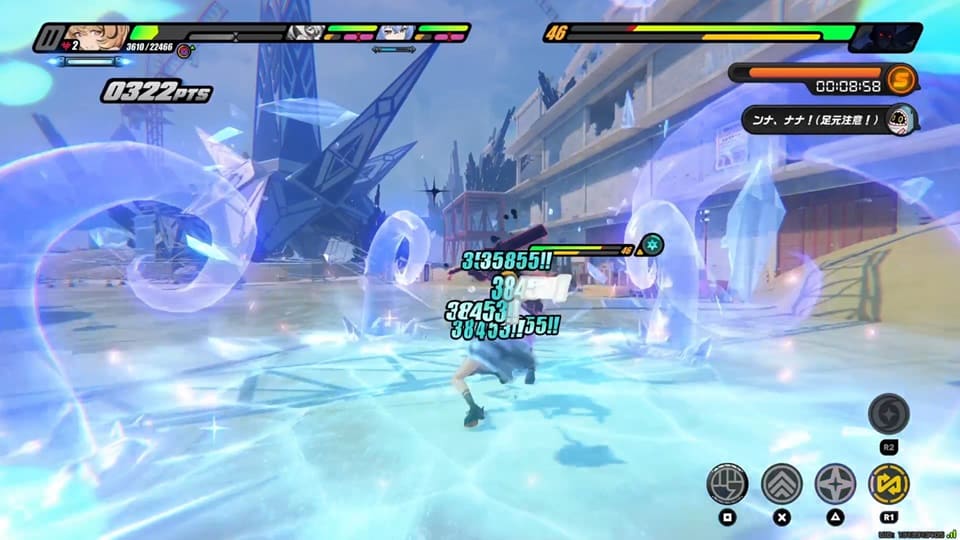
Task: Click the Bangboo portrait in the speech bubble
Action: (x=901, y=119)
